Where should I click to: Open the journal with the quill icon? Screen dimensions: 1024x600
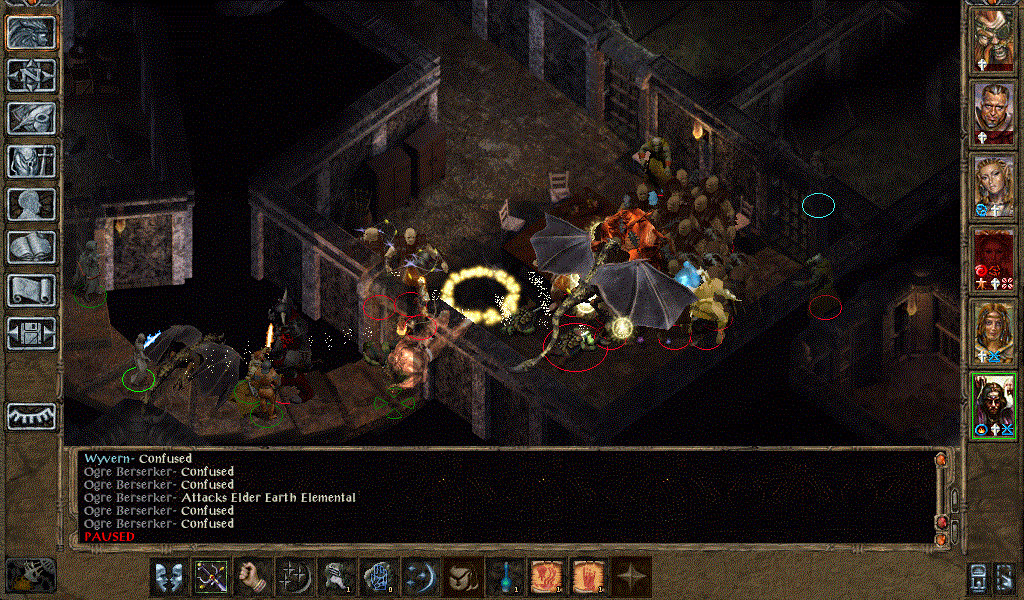pyautogui.click(x=32, y=118)
